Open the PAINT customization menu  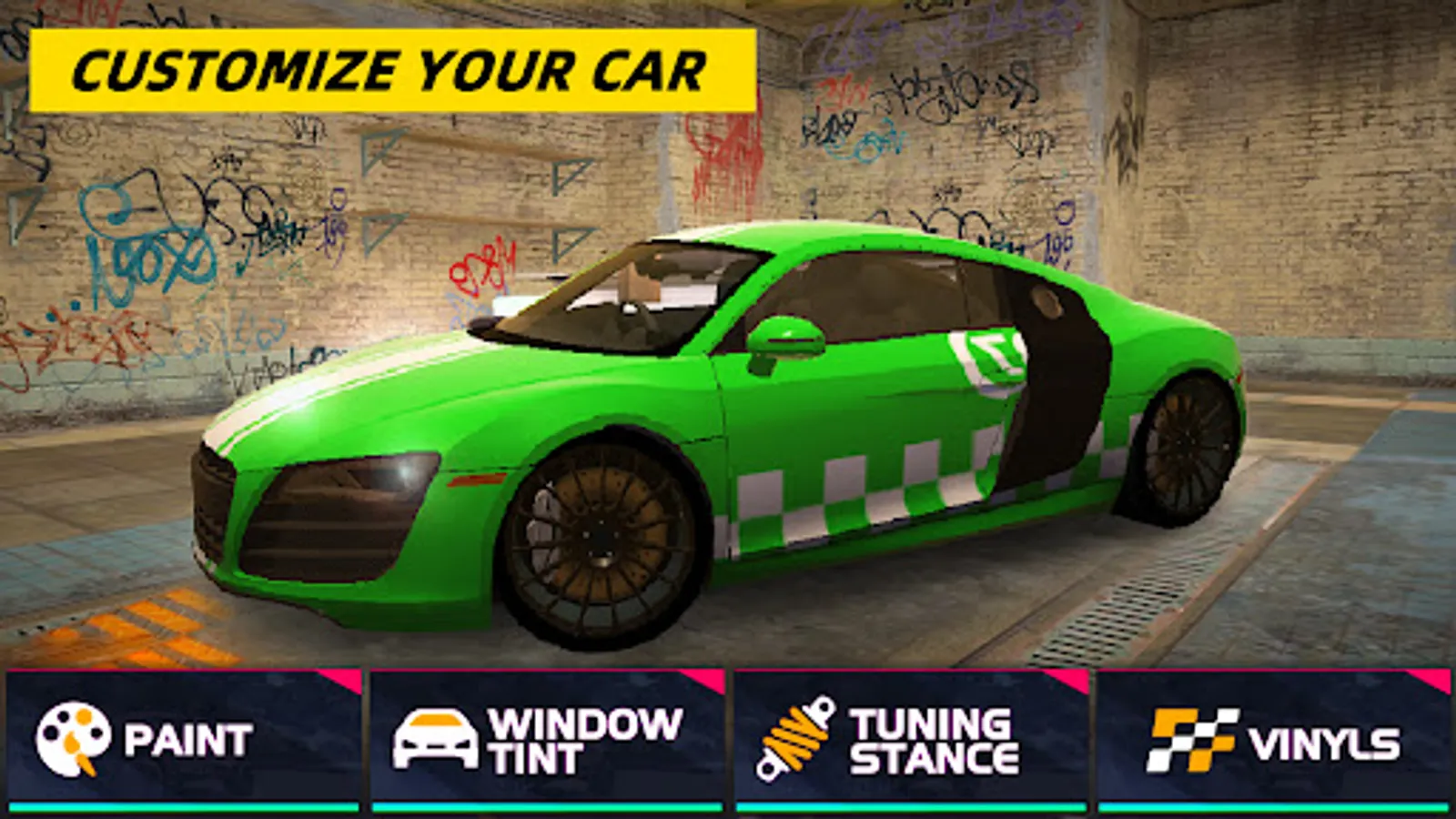[x=182, y=737]
